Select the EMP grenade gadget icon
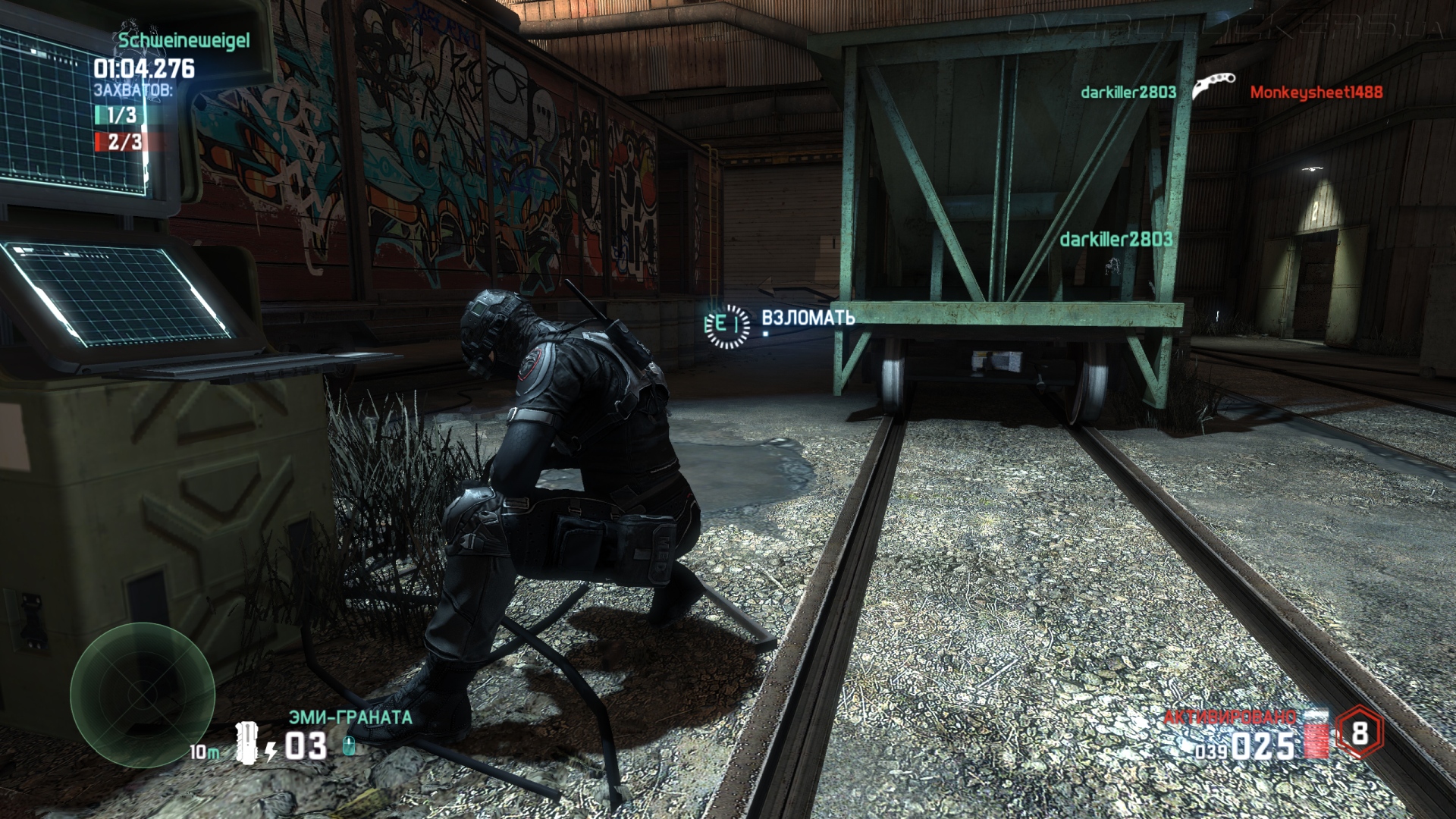This screenshot has width=1456, height=819. point(247,742)
